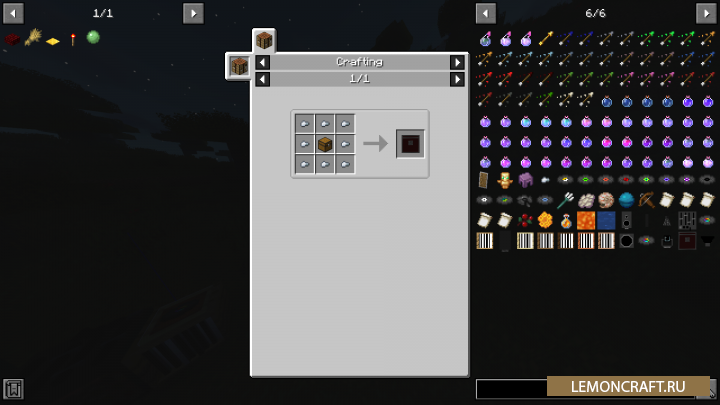
Task: Go to the previous bookmark page
Action: [14, 13]
